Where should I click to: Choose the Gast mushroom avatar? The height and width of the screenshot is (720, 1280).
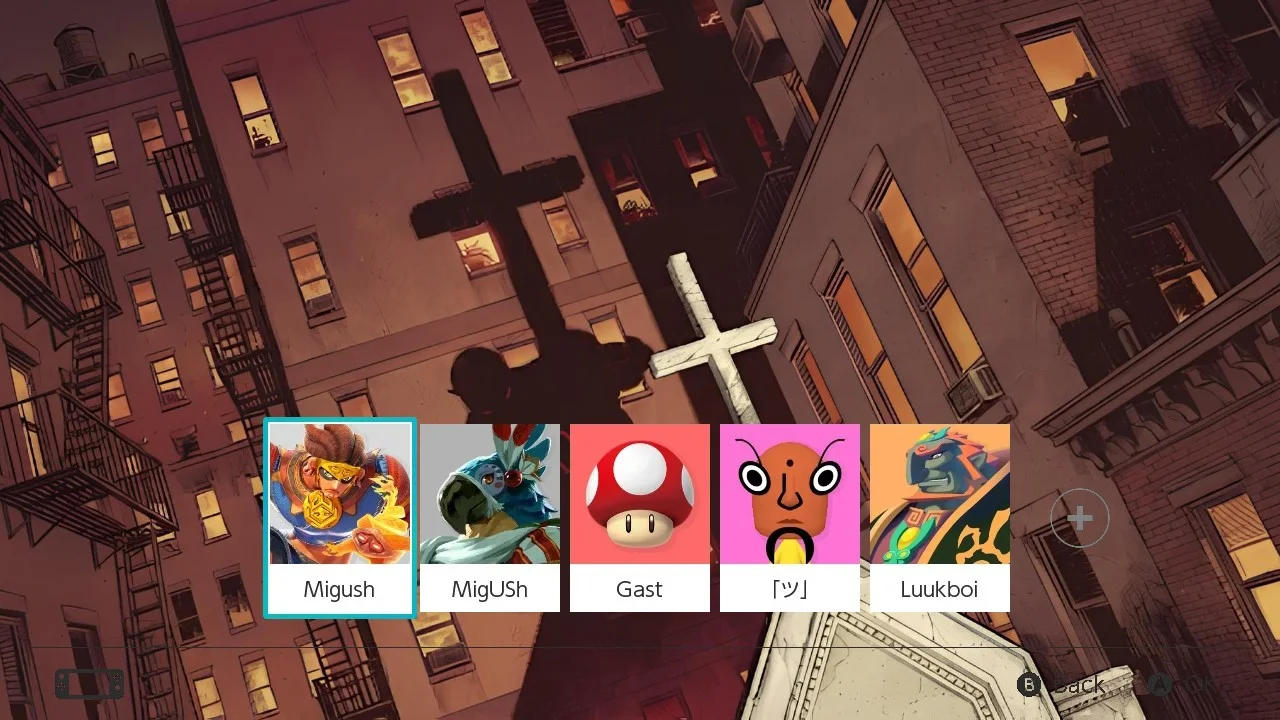[639, 492]
